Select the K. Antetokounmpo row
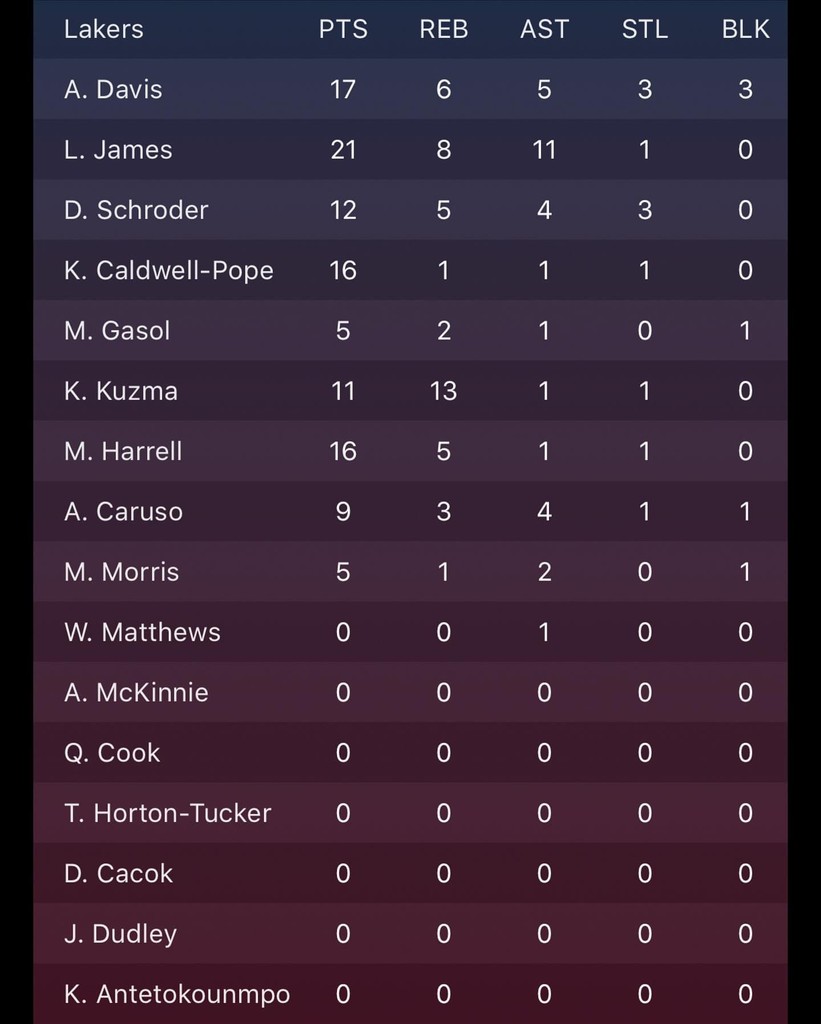Image resolution: width=821 pixels, height=1024 pixels. pos(177,994)
